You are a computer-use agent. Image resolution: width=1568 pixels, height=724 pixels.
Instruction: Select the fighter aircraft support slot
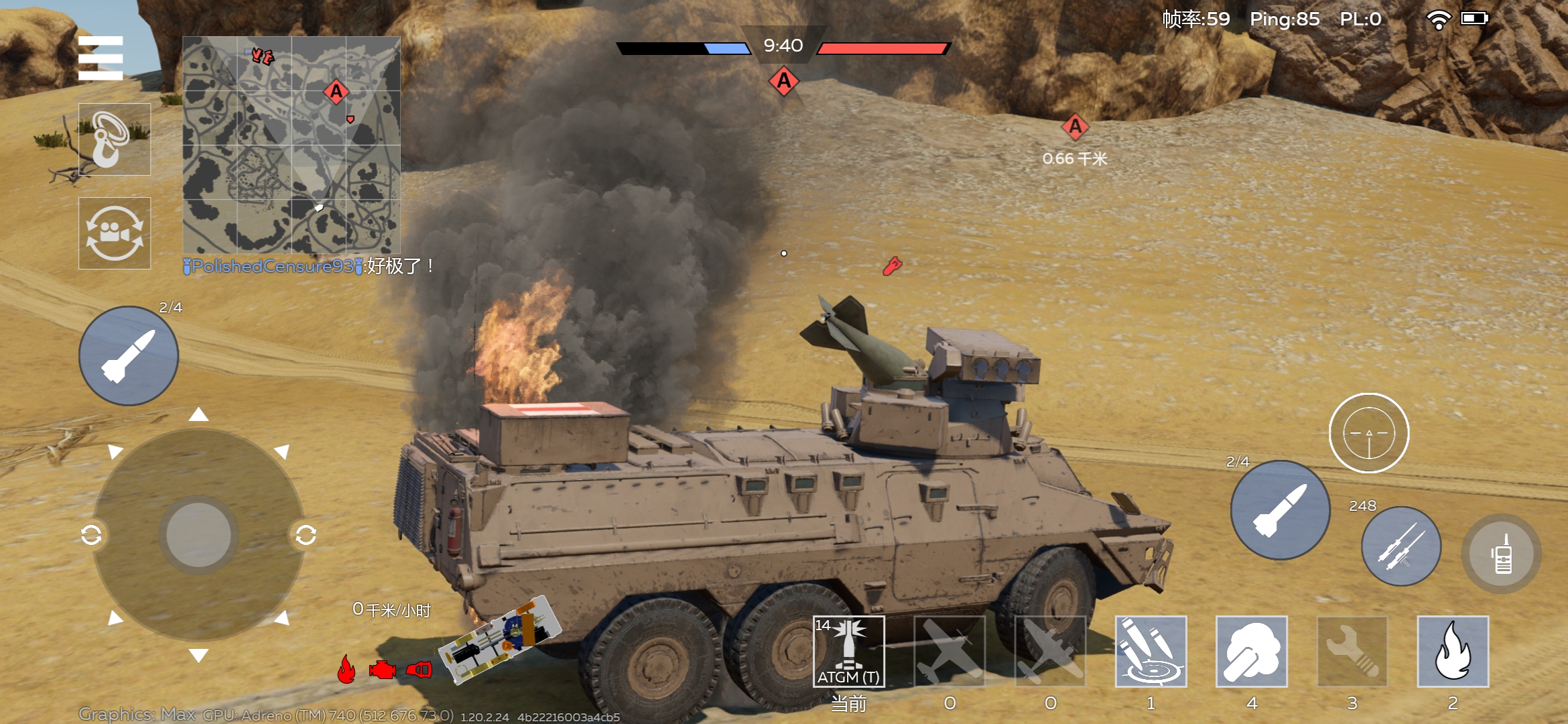coord(950,652)
